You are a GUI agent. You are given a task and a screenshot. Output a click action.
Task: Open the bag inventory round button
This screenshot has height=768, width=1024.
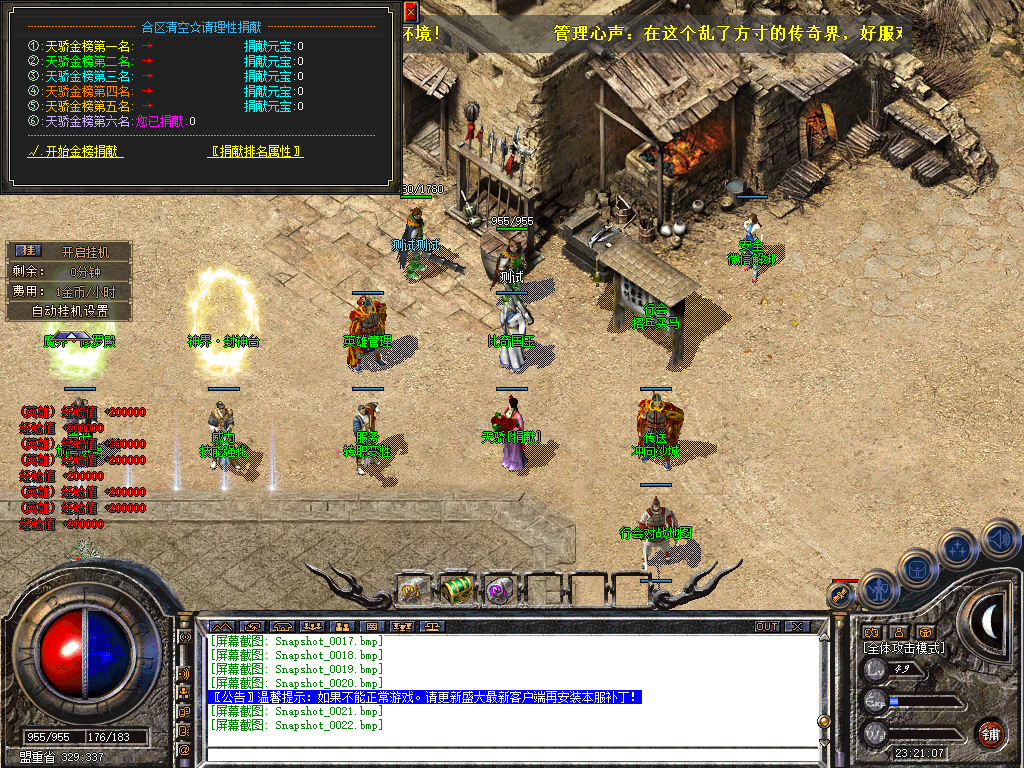[917, 569]
